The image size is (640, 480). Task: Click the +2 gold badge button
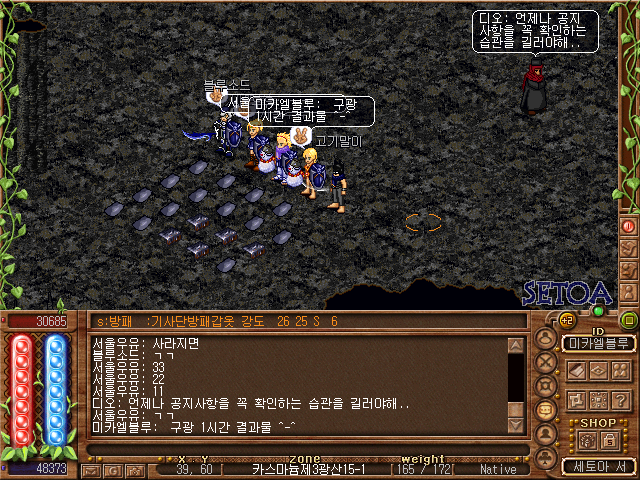[566, 321]
